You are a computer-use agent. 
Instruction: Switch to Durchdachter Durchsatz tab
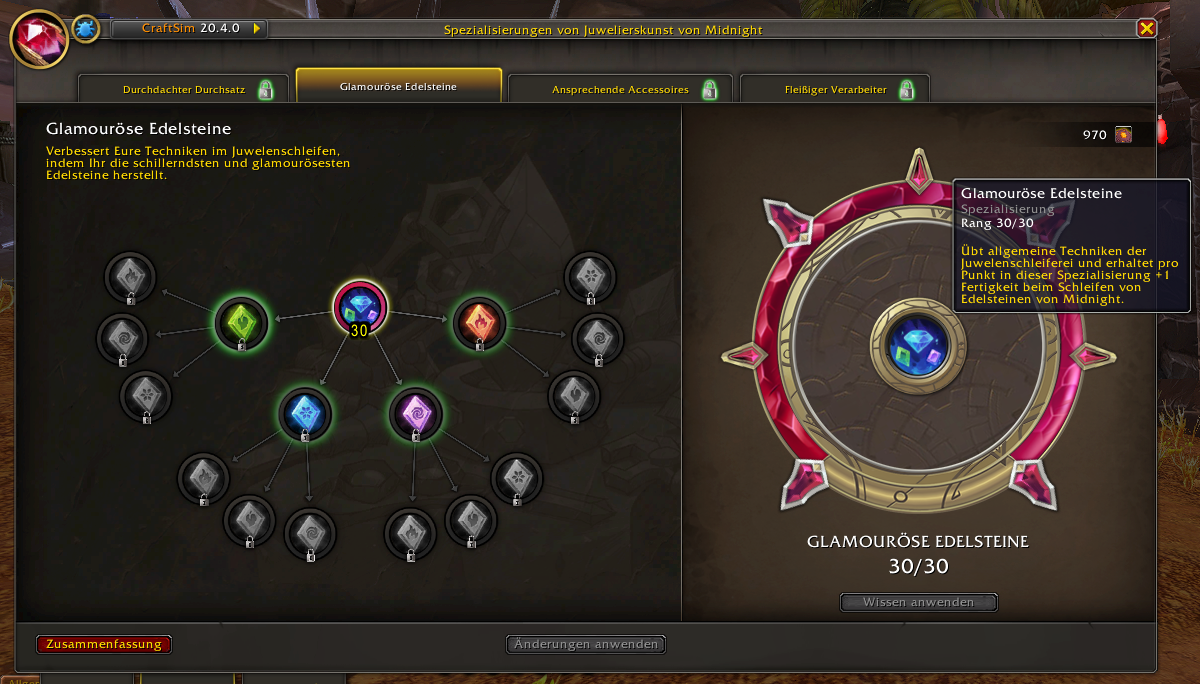tap(183, 89)
